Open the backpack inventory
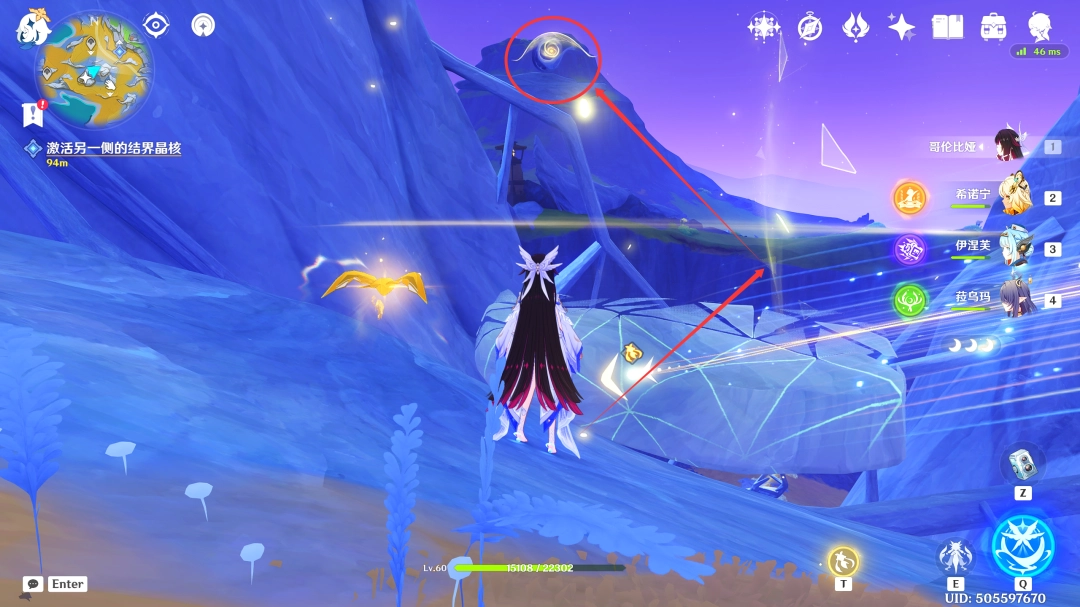This screenshot has height=607, width=1080. point(993,27)
